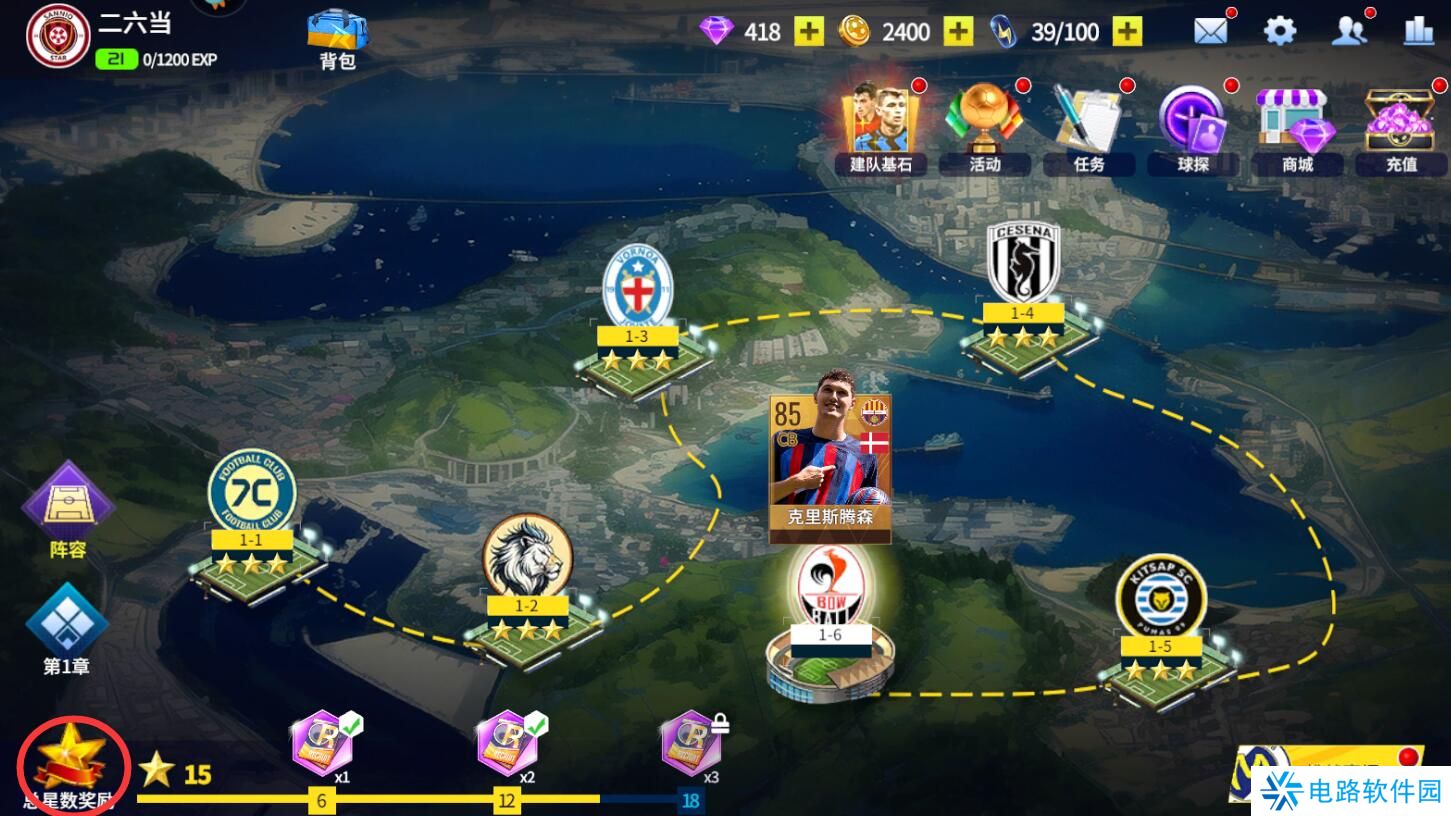Add more purple diamonds

(x=809, y=32)
